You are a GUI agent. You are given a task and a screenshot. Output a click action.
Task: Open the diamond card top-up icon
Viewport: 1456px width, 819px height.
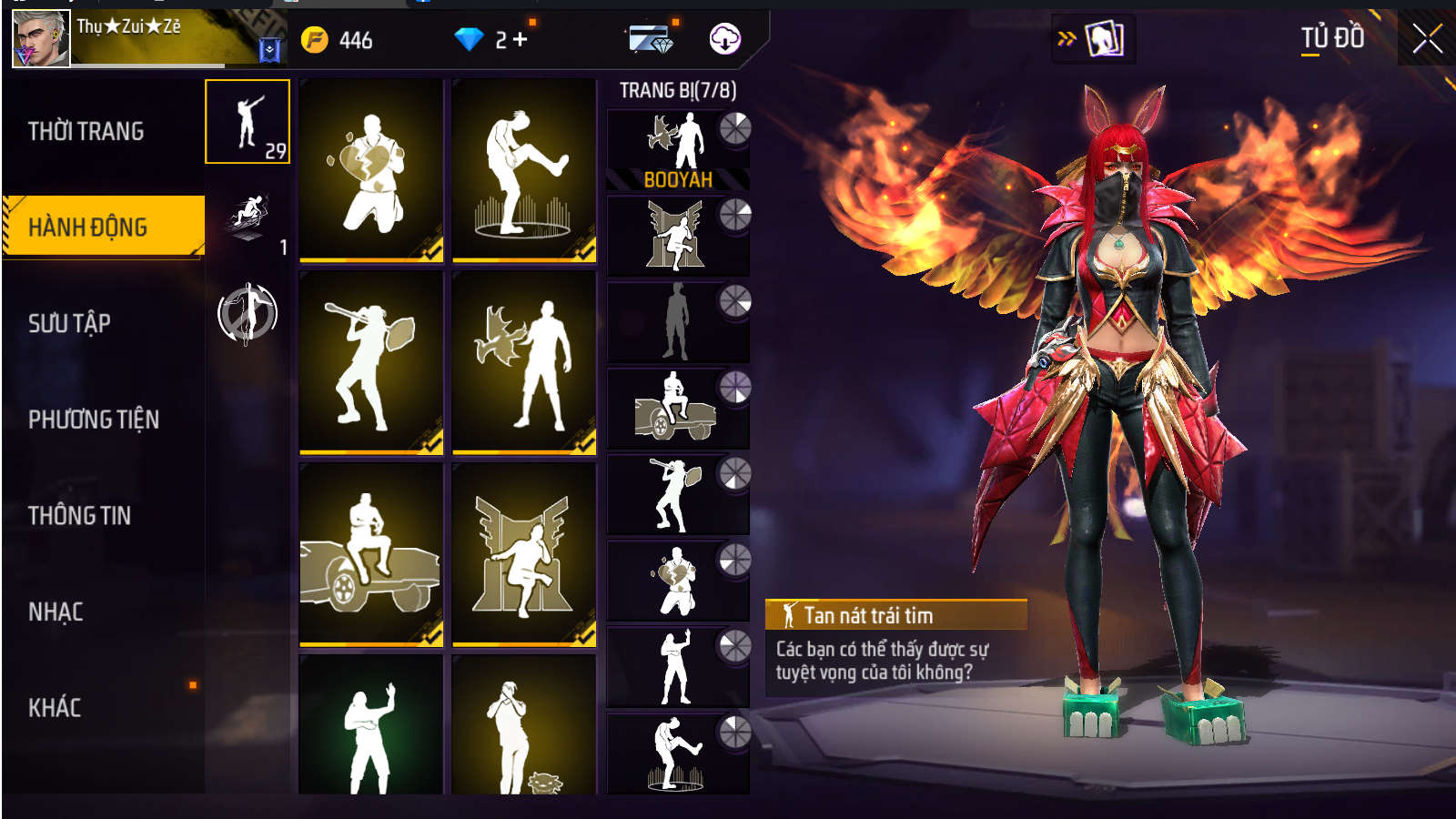pyautogui.click(x=651, y=40)
